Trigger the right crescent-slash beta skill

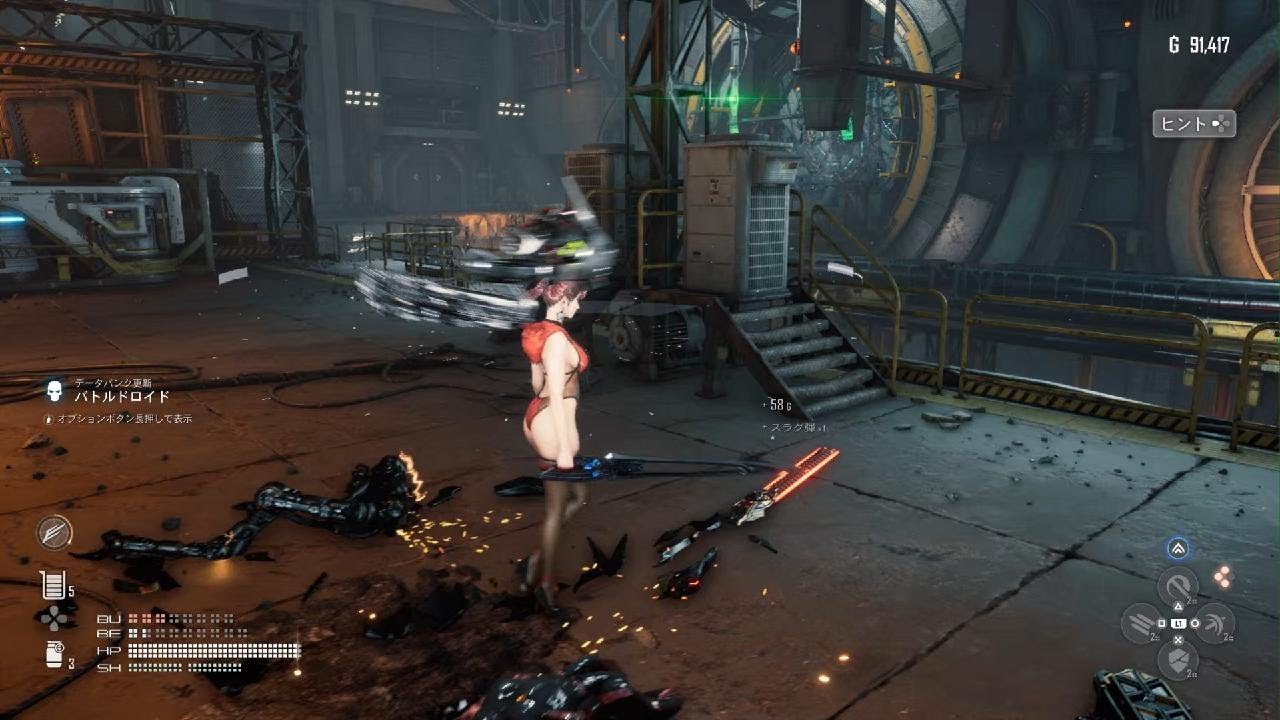[x=1214, y=623]
